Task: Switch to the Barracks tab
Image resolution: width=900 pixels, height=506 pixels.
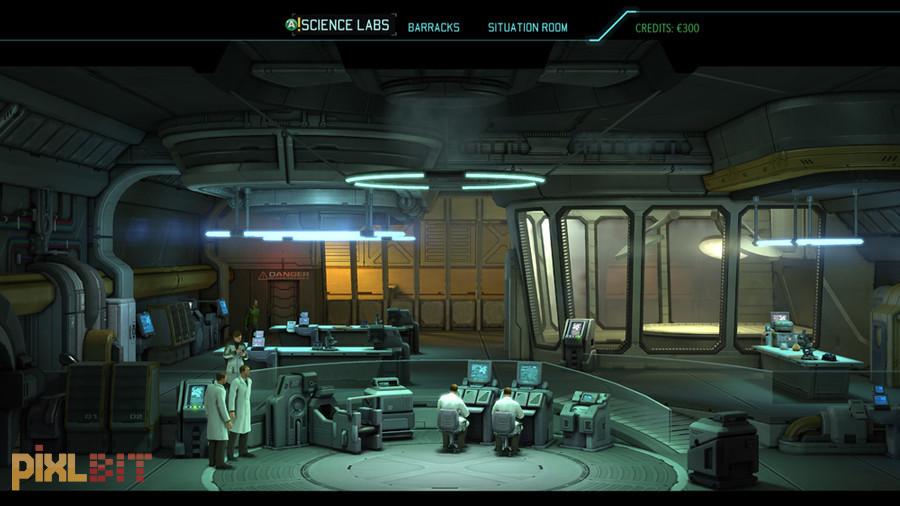Action: click(434, 27)
